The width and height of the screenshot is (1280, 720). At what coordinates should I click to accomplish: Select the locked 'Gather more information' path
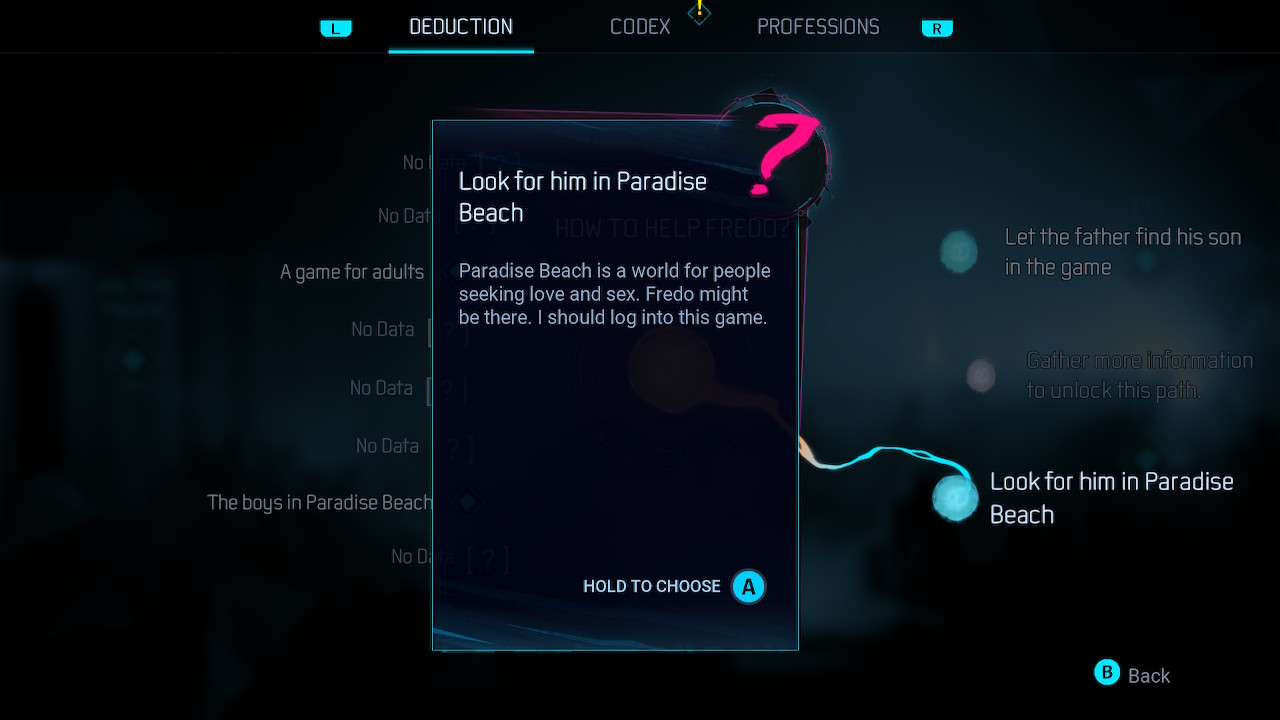(981, 375)
